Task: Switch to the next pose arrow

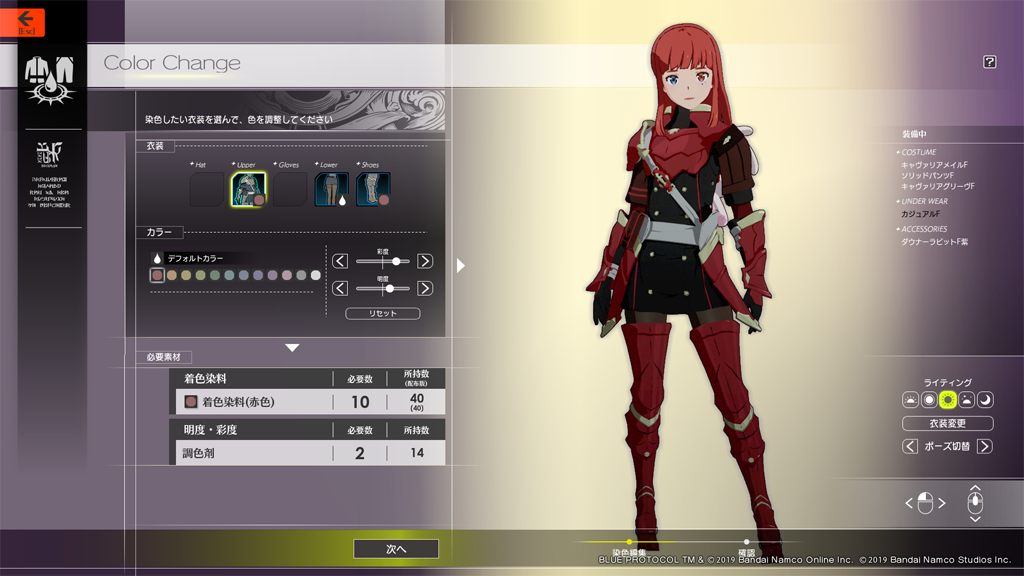Action: (985, 446)
